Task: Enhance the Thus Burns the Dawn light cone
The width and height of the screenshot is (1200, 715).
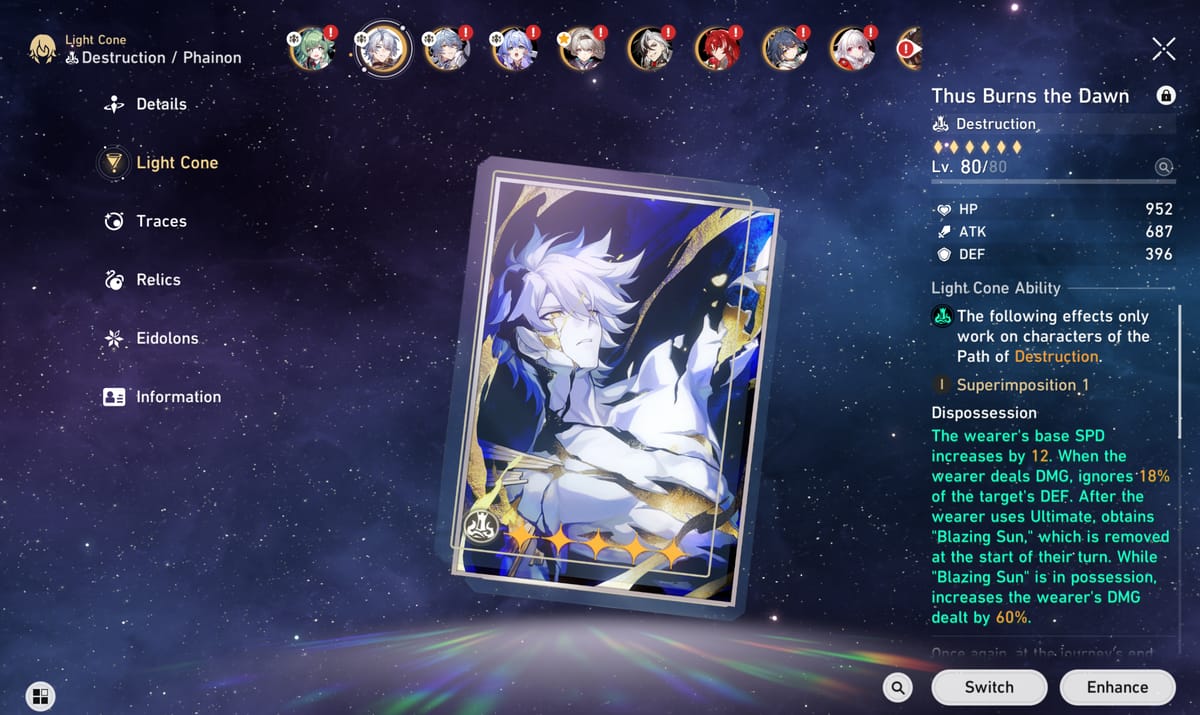Action: coord(1117,687)
